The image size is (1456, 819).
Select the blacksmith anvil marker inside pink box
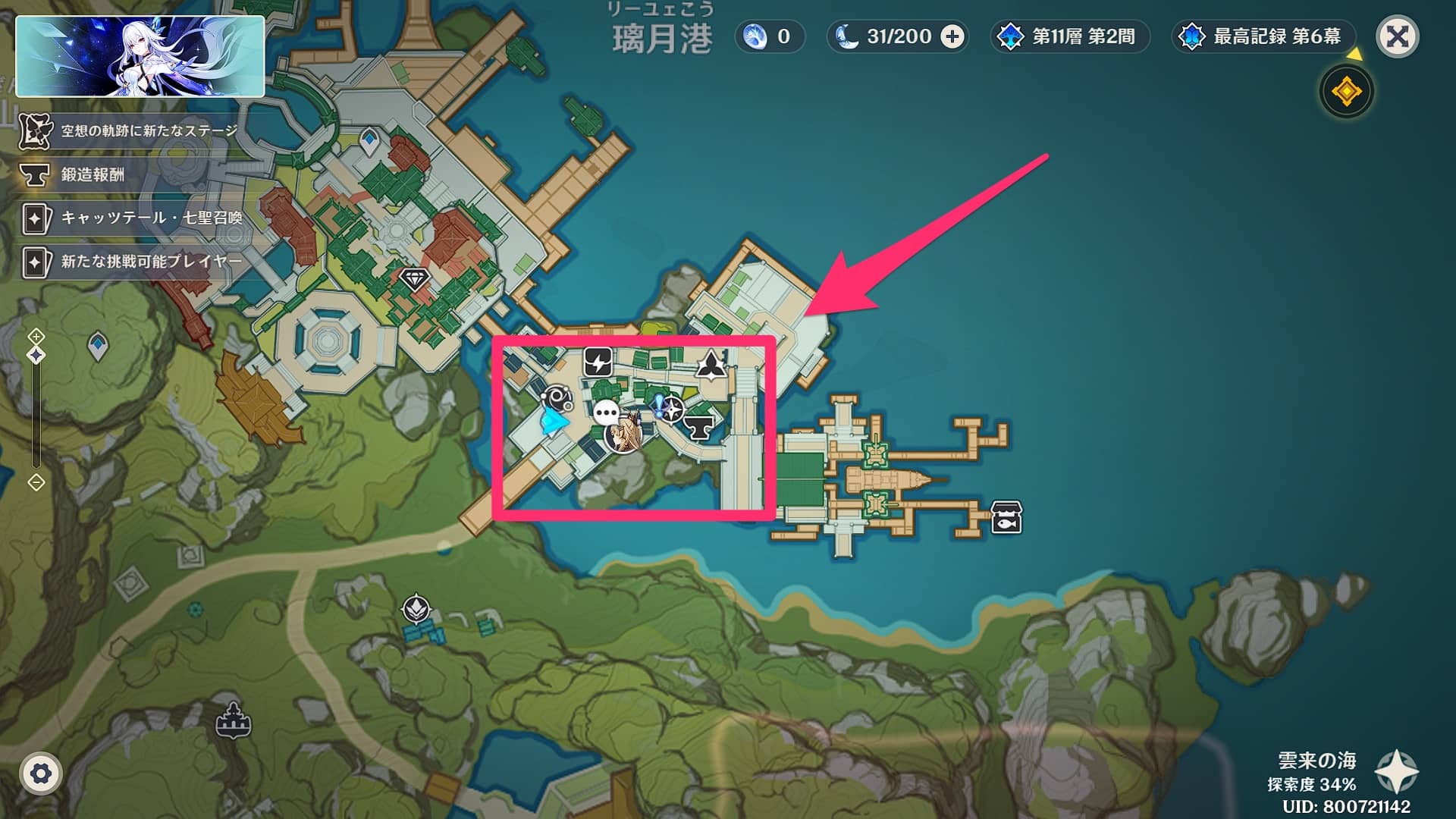700,427
